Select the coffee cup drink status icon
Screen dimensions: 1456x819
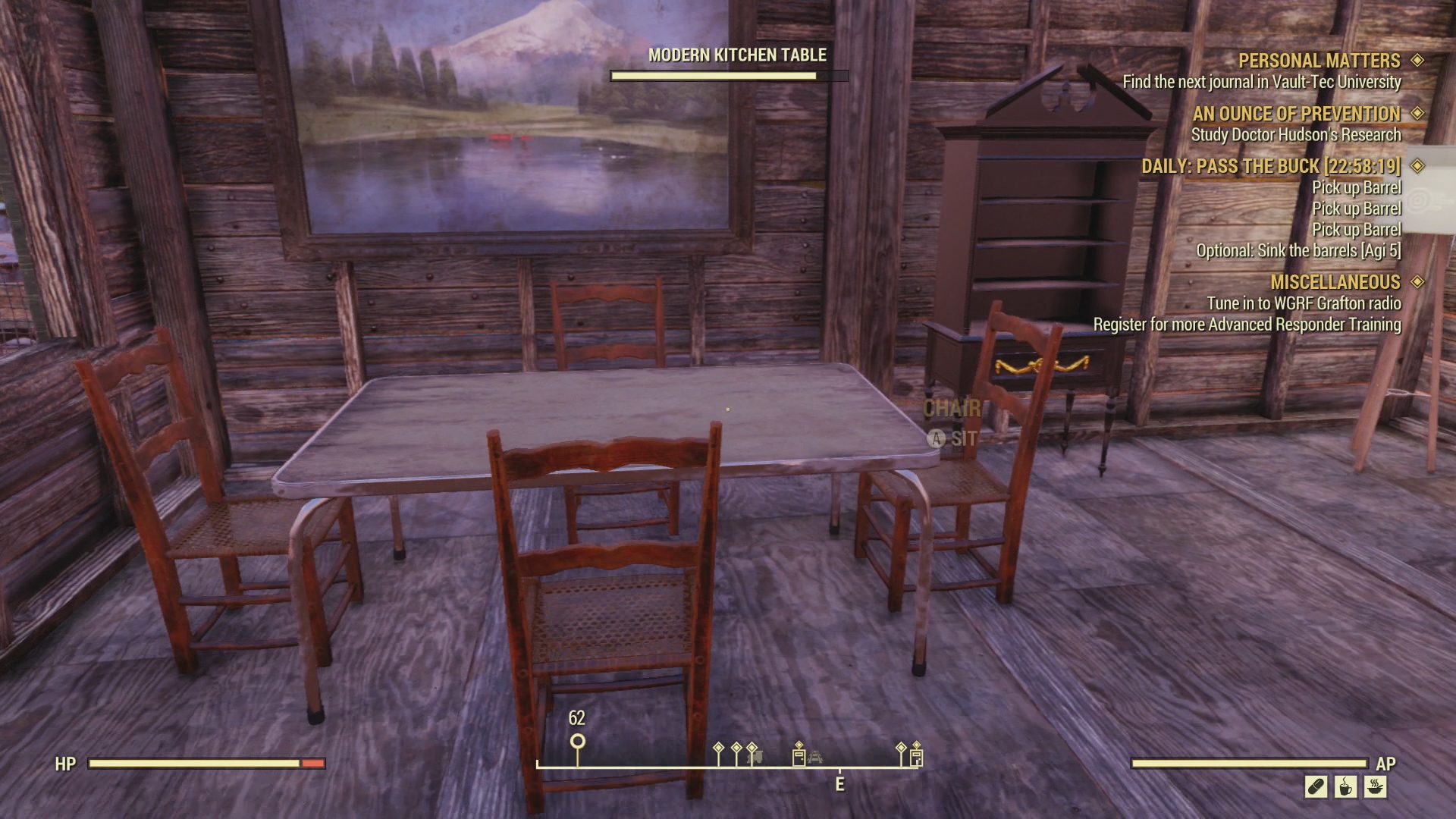(1345, 786)
